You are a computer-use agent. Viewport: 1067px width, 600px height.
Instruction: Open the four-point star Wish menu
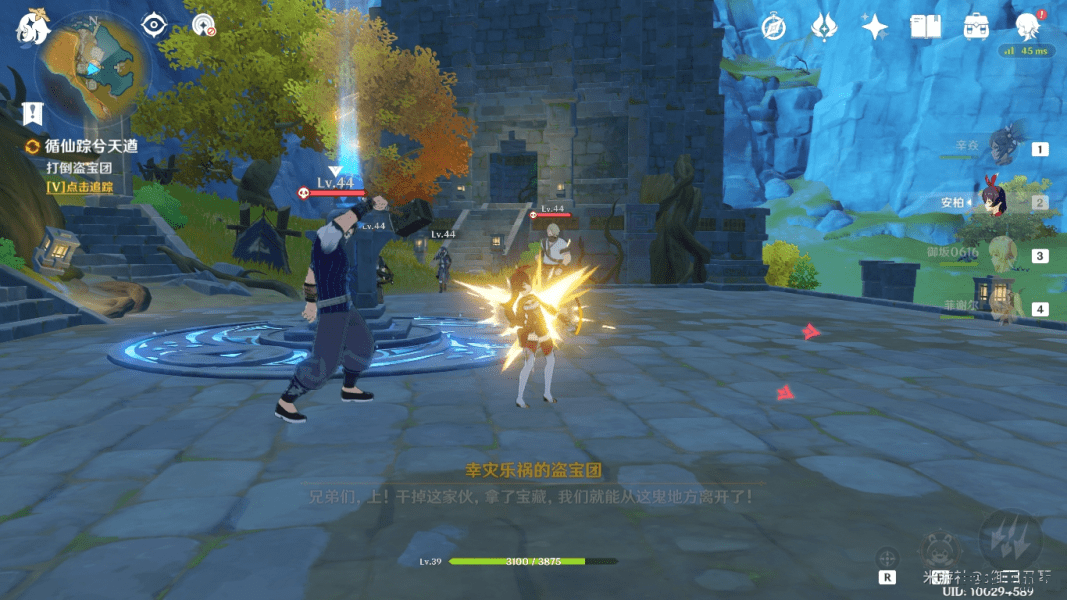[x=875, y=27]
